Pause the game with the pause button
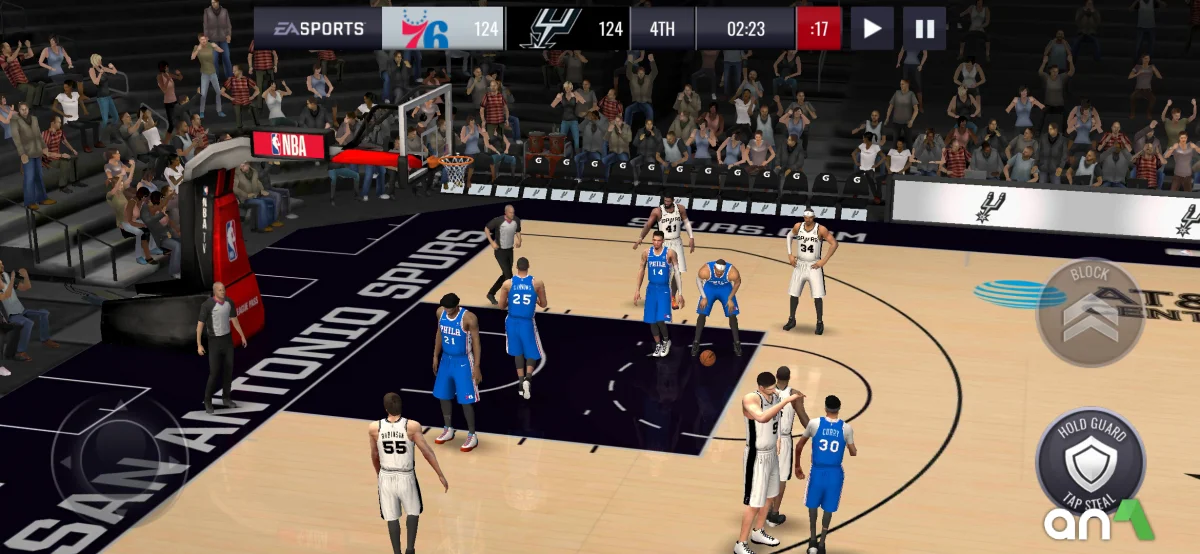 pyautogui.click(x=924, y=29)
